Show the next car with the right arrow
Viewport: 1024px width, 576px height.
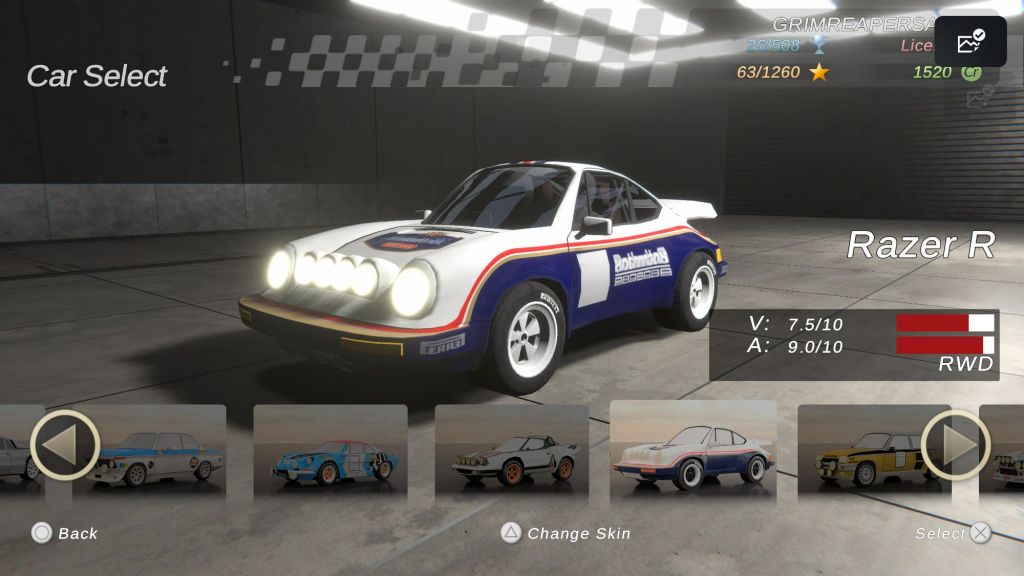(955, 445)
